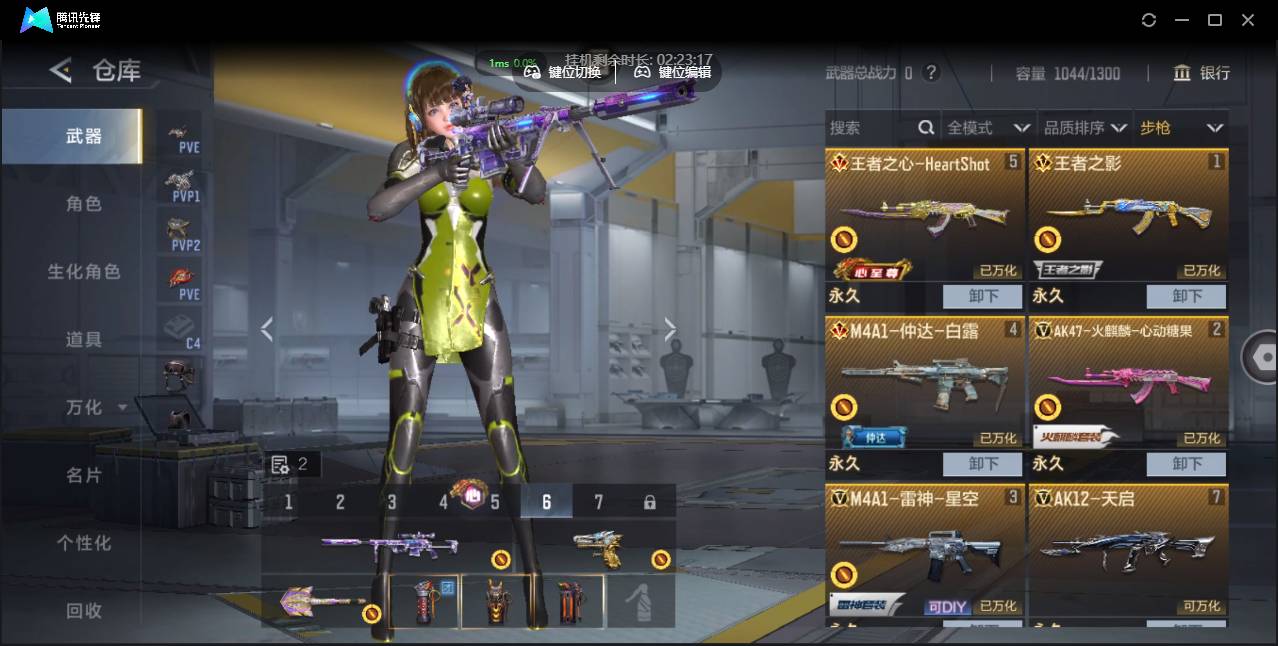The image size is (1278, 646).
Task: Open the 角色 character category
Action: pyautogui.click(x=84, y=204)
